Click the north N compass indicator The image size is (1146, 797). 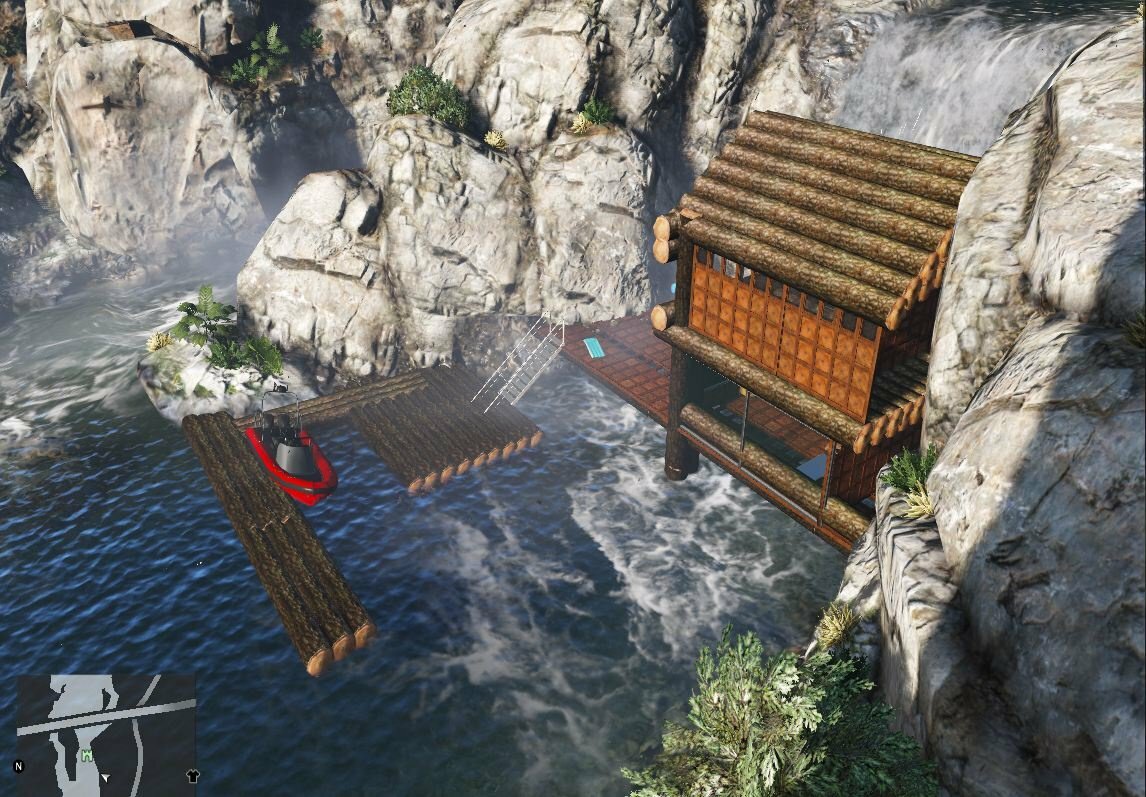pyautogui.click(x=18, y=767)
